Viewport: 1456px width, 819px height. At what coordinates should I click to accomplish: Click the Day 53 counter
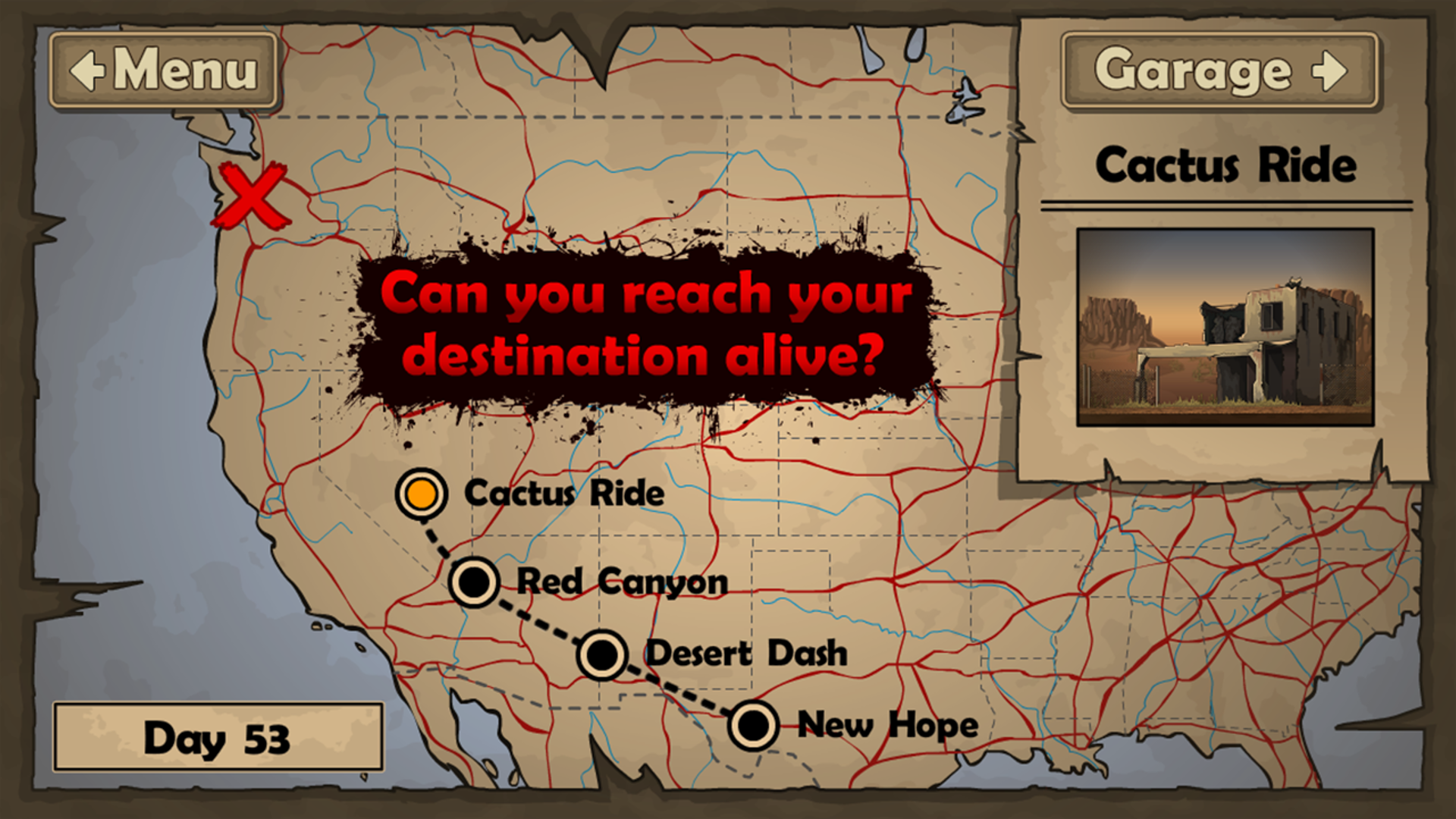point(218,738)
